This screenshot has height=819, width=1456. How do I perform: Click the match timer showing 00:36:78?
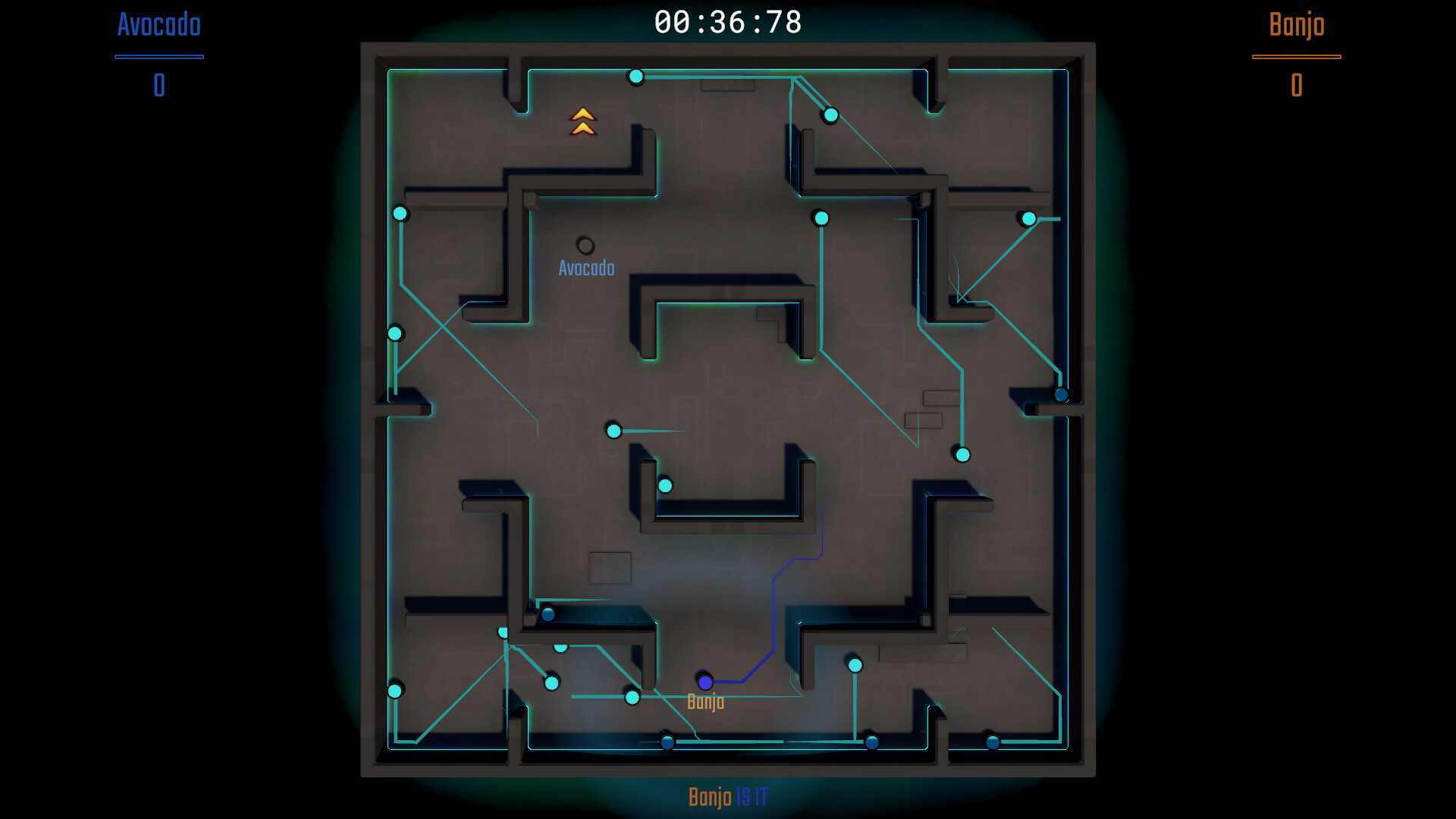[727, 23]
